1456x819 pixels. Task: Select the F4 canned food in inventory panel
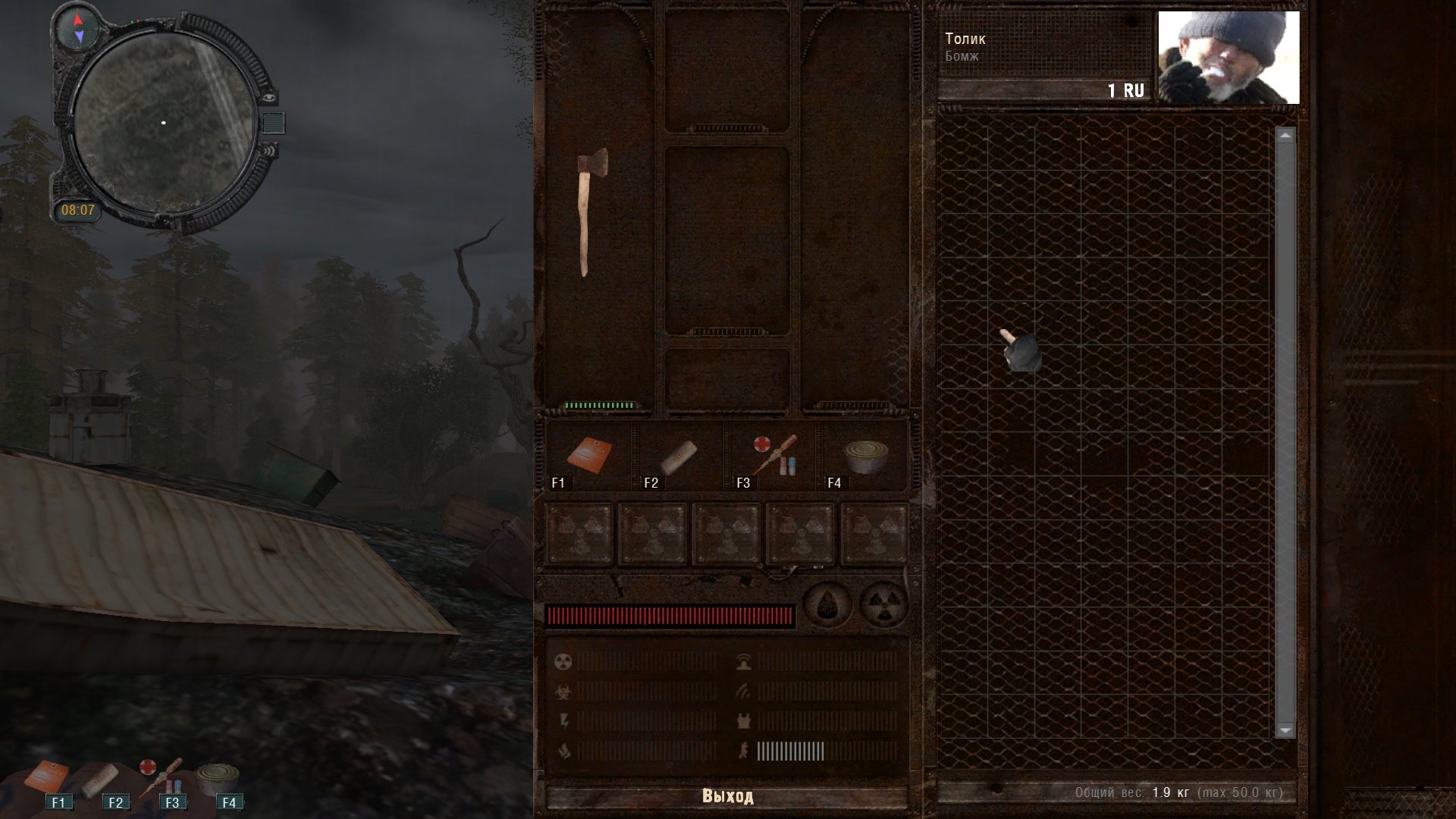866,457
